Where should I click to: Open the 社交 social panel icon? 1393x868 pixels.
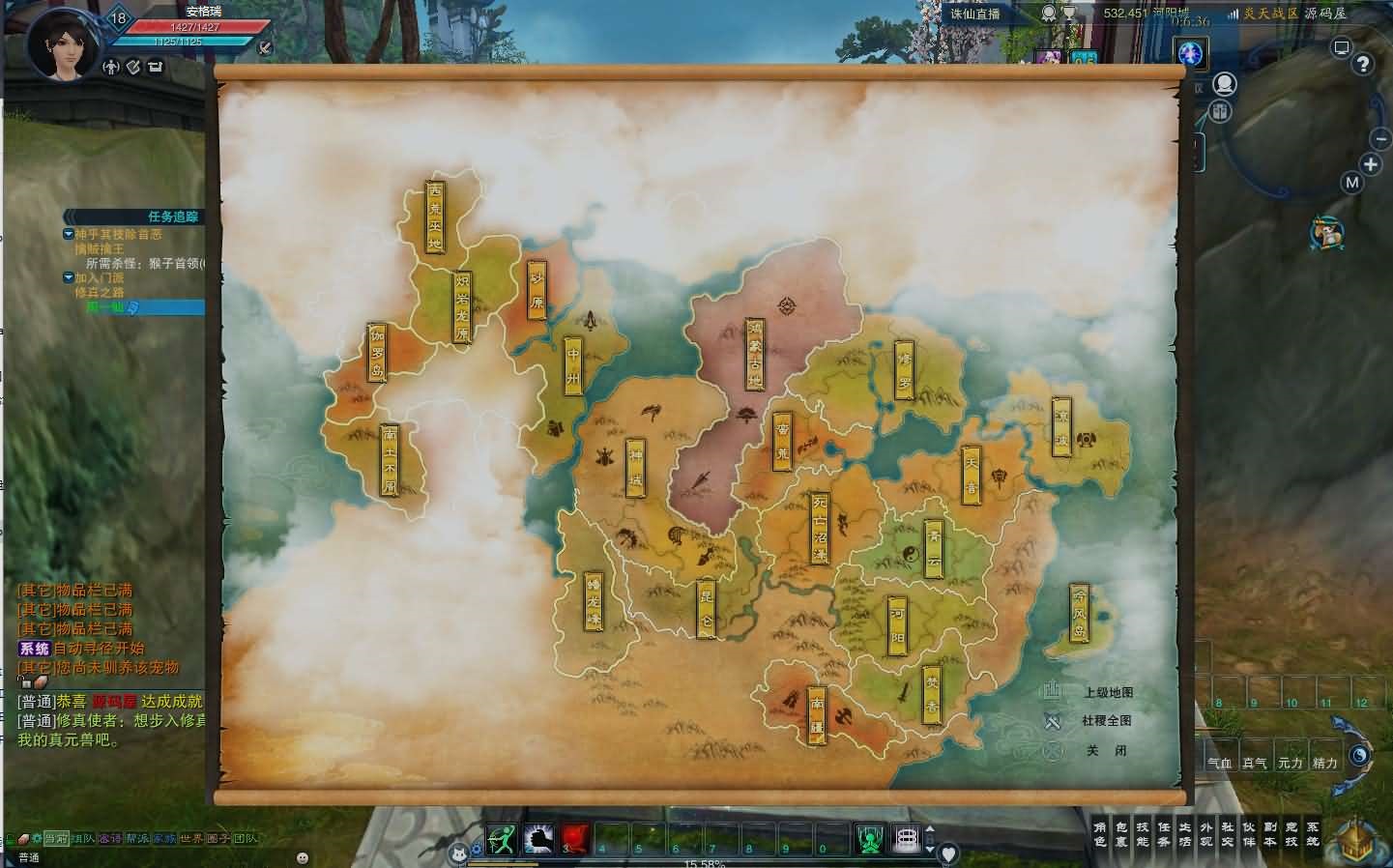tap(1229, 833)
